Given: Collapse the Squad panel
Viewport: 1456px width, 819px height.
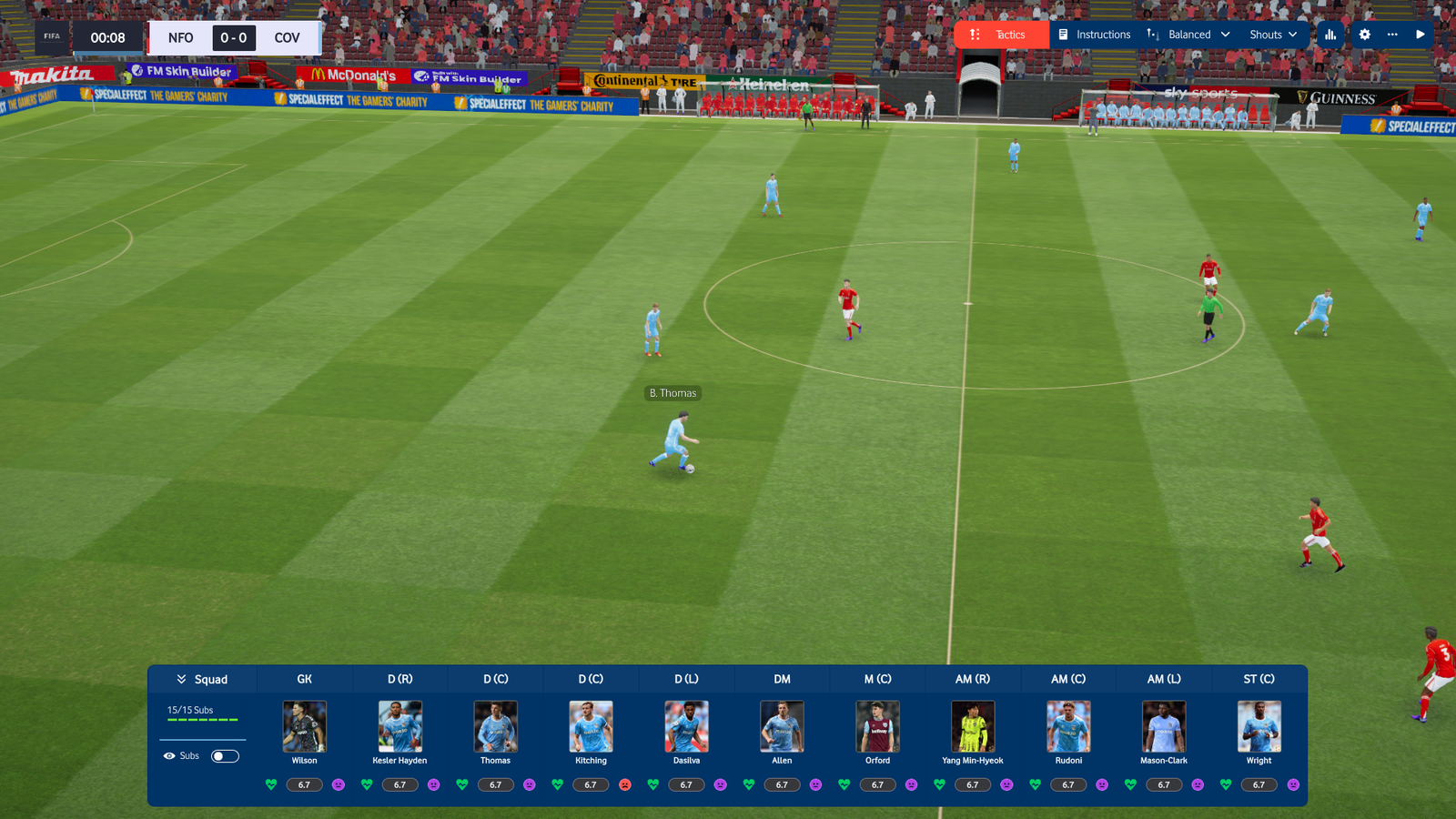Looking at the screenshot, I should 202,680.
